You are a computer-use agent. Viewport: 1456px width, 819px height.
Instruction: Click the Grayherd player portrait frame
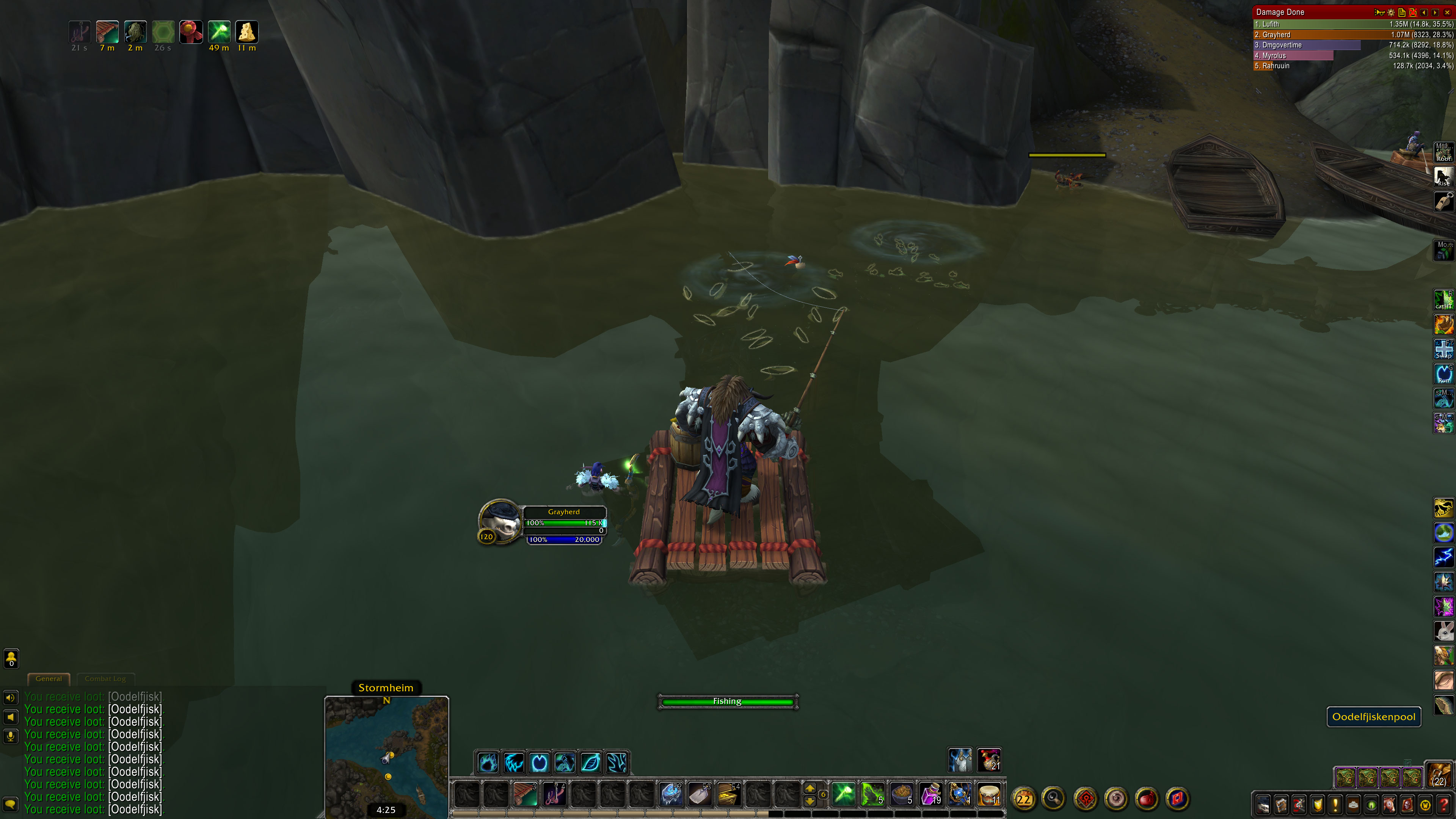[x=500, y=522]
